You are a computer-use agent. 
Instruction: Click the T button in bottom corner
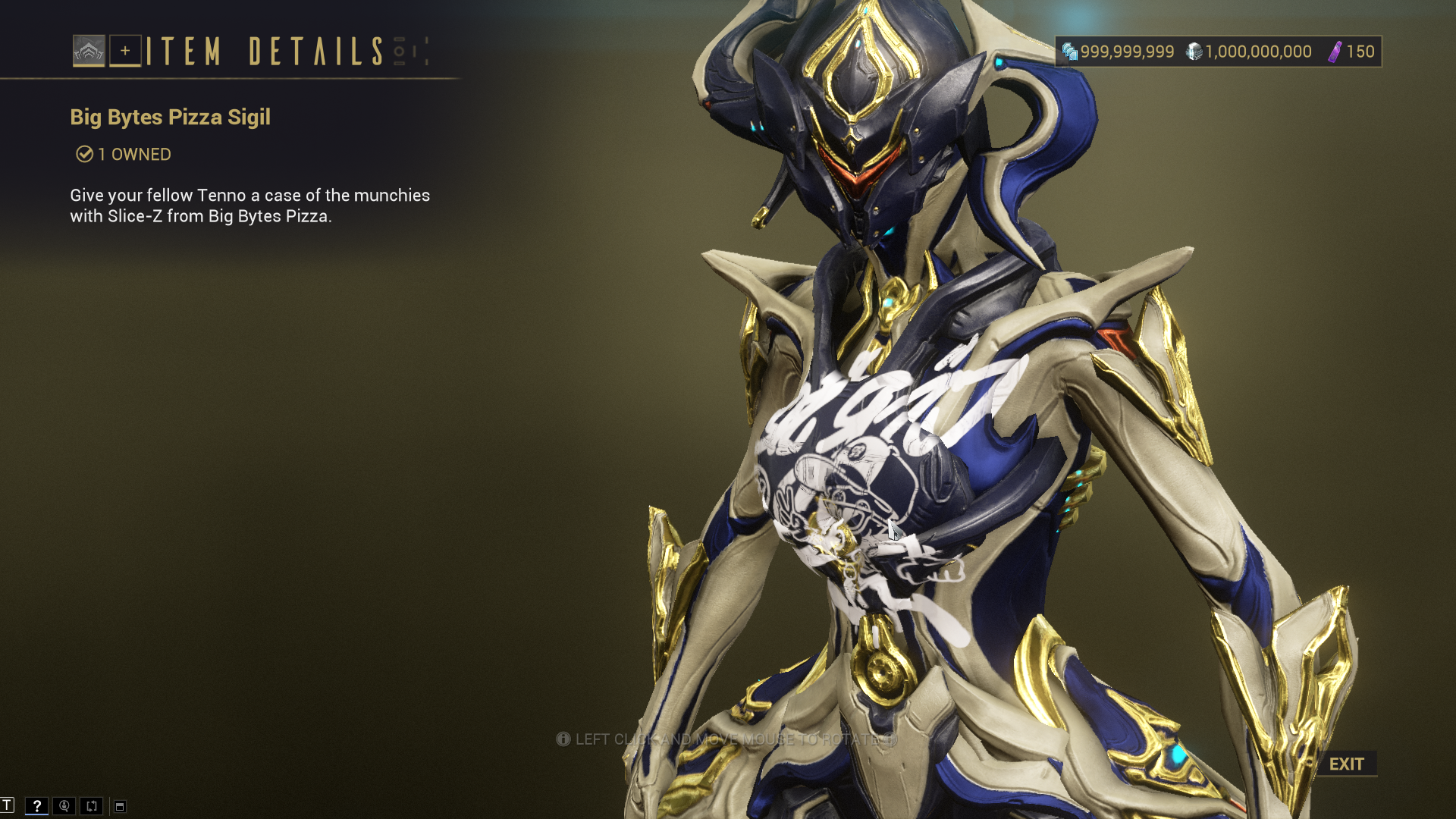[x=7, y=805]
